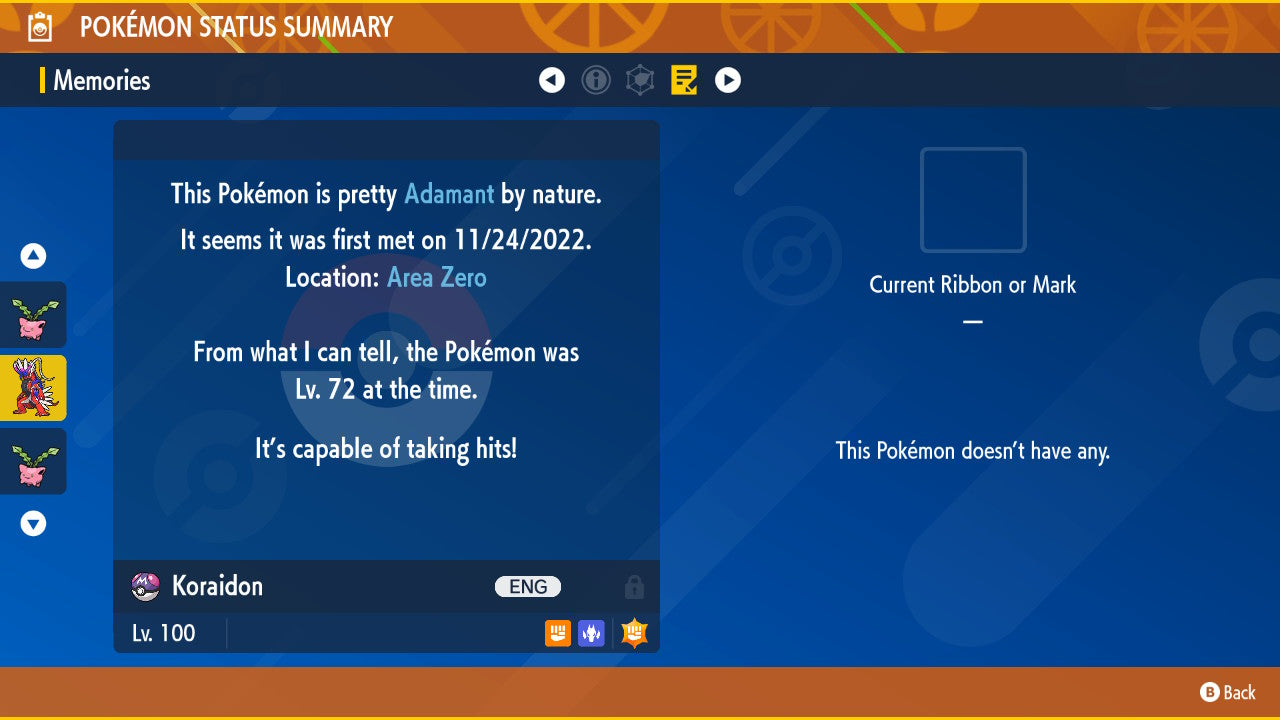Viewport: 1280px width, 720px height.
Task: Click the right arrow to next summary page
Action: (728, 80)
